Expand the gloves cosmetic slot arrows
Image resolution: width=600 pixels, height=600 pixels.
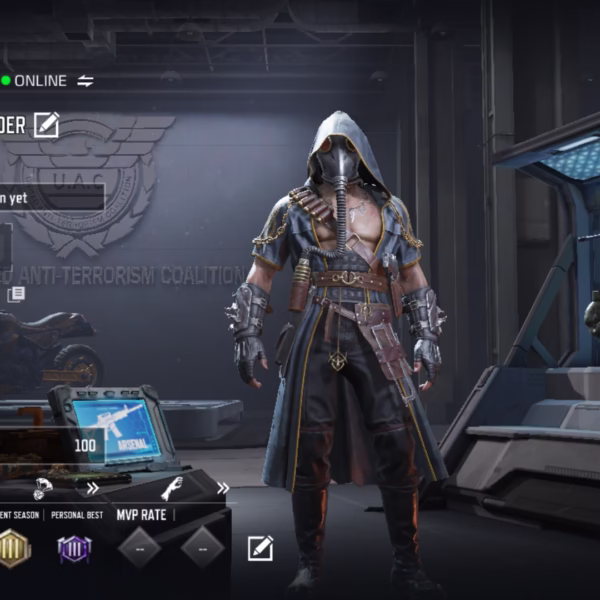tap(92, 489)
